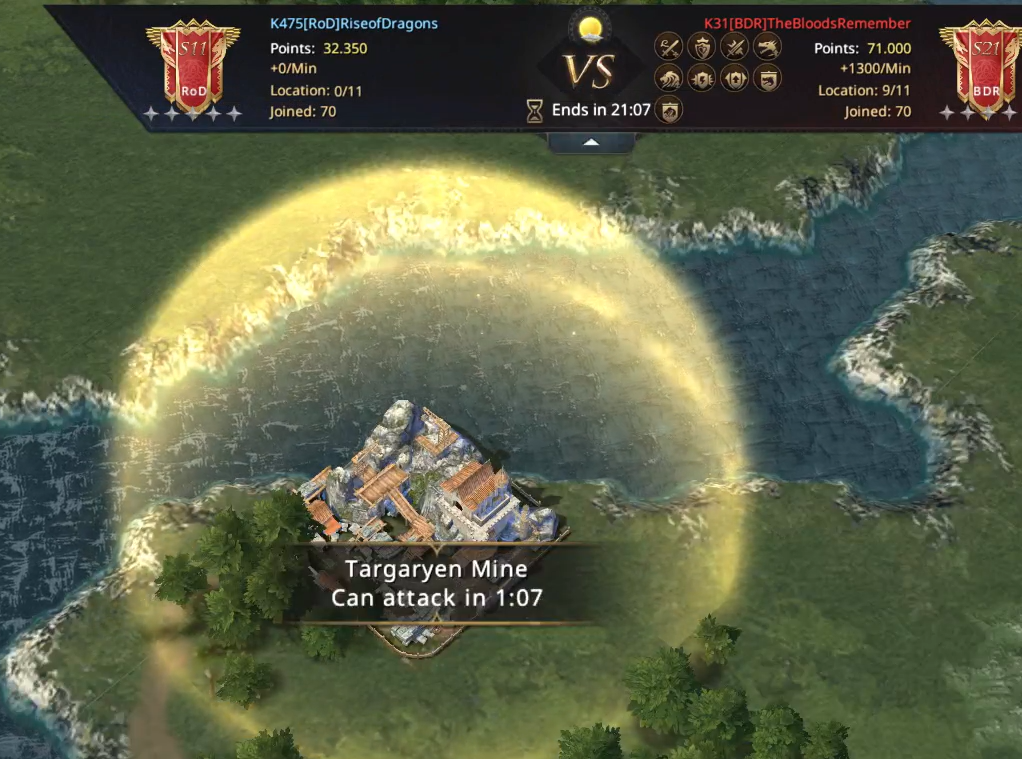Screen dimensions: 1022x759
Task: Select the lion head buff icon
Action: (x=668, y=78)
